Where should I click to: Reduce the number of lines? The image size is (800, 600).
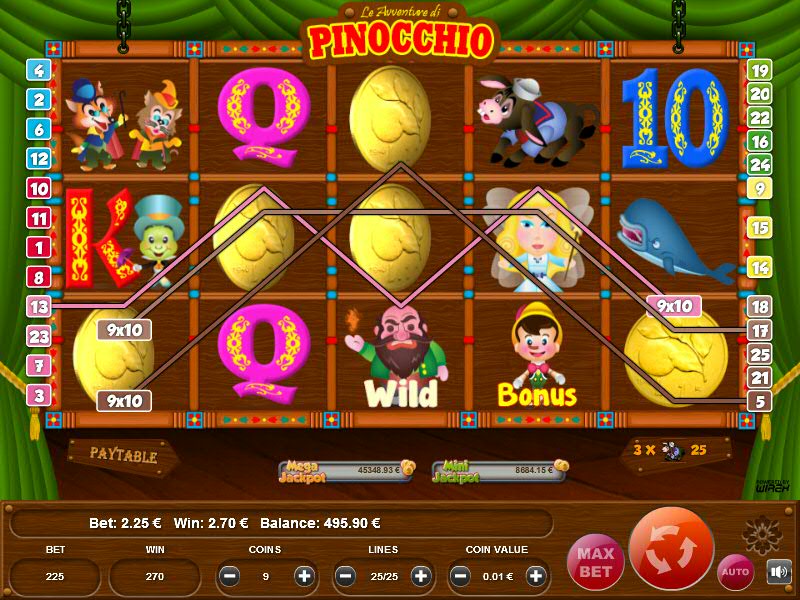tap(346, 576)
